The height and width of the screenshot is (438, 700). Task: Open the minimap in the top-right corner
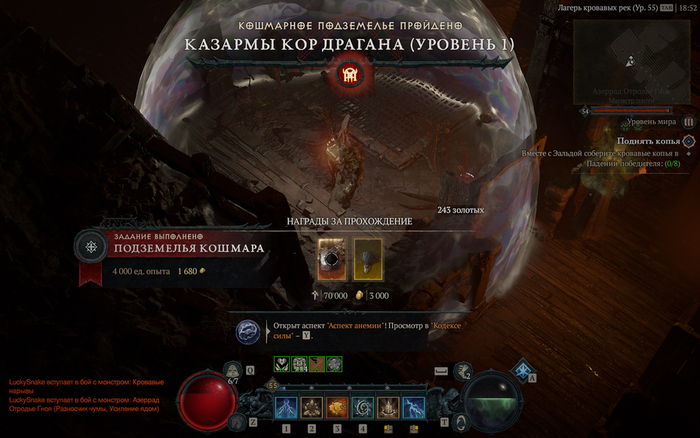tap(630, 62)
